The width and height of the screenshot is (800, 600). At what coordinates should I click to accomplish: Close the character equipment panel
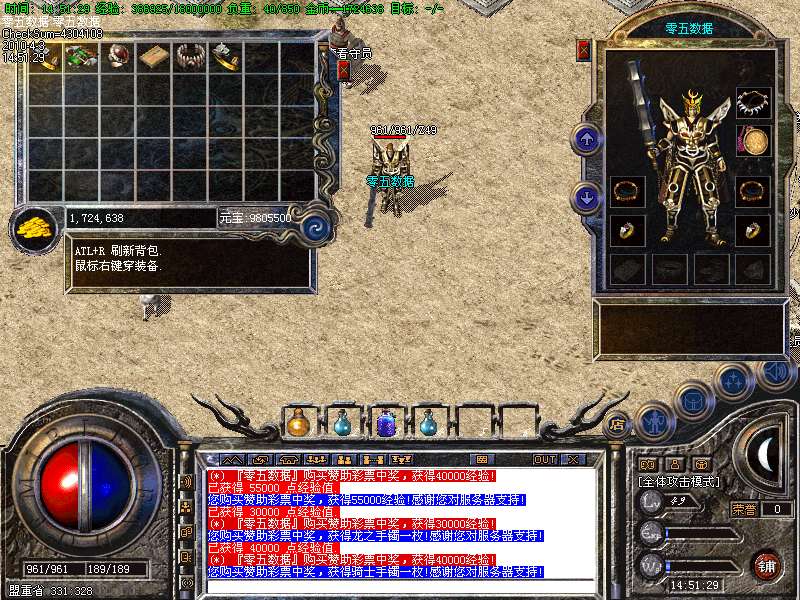(x=584, y=50)
